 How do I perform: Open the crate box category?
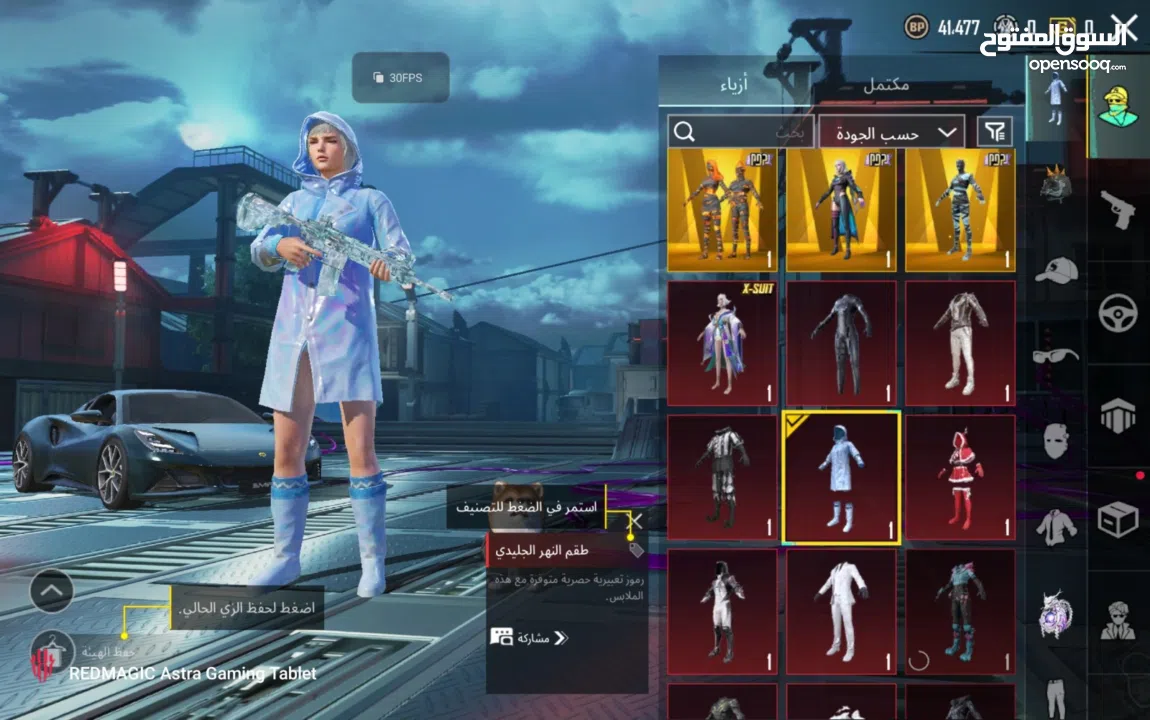point(1117,519)
